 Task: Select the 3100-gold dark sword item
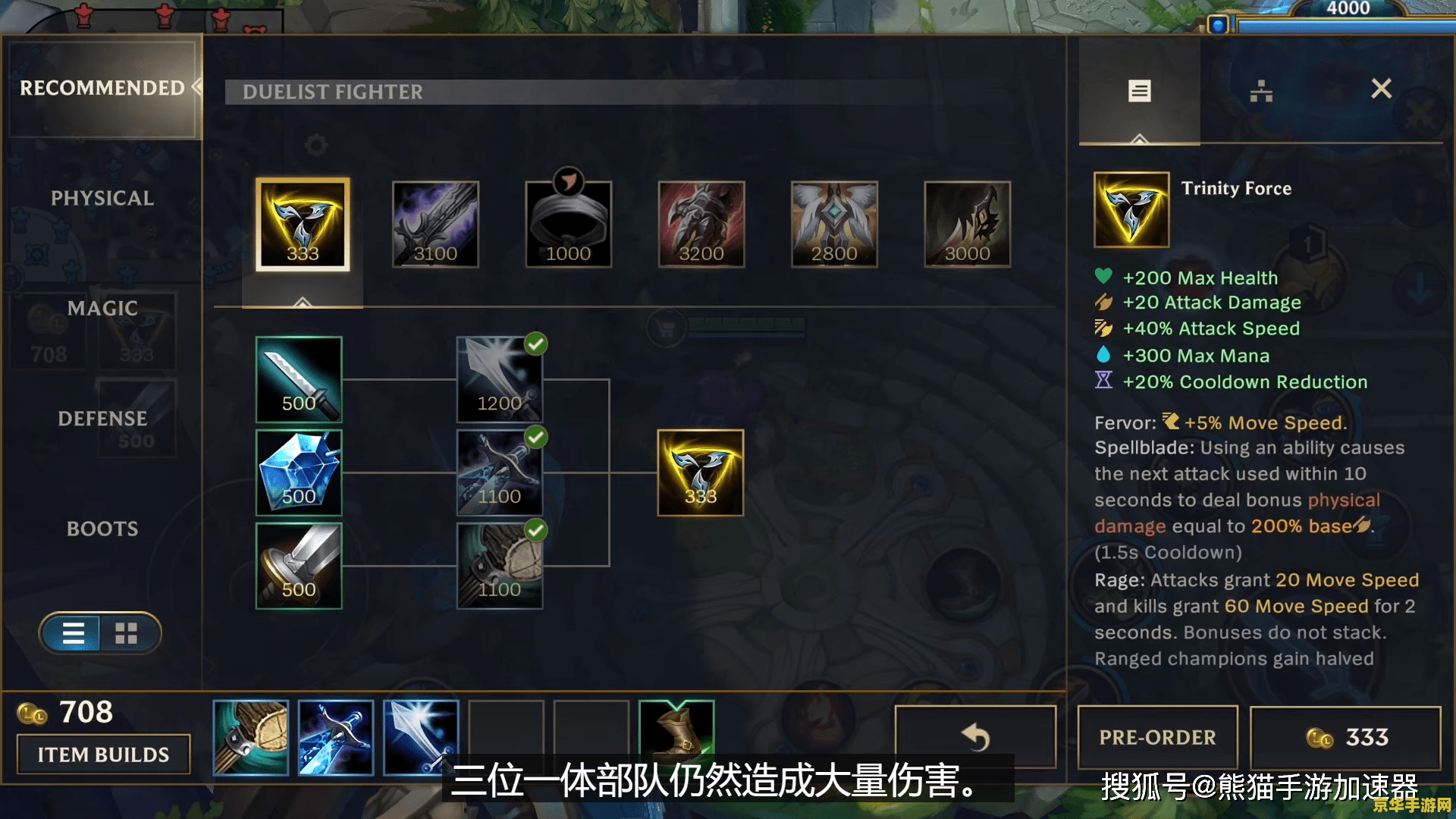pos(435,225)
